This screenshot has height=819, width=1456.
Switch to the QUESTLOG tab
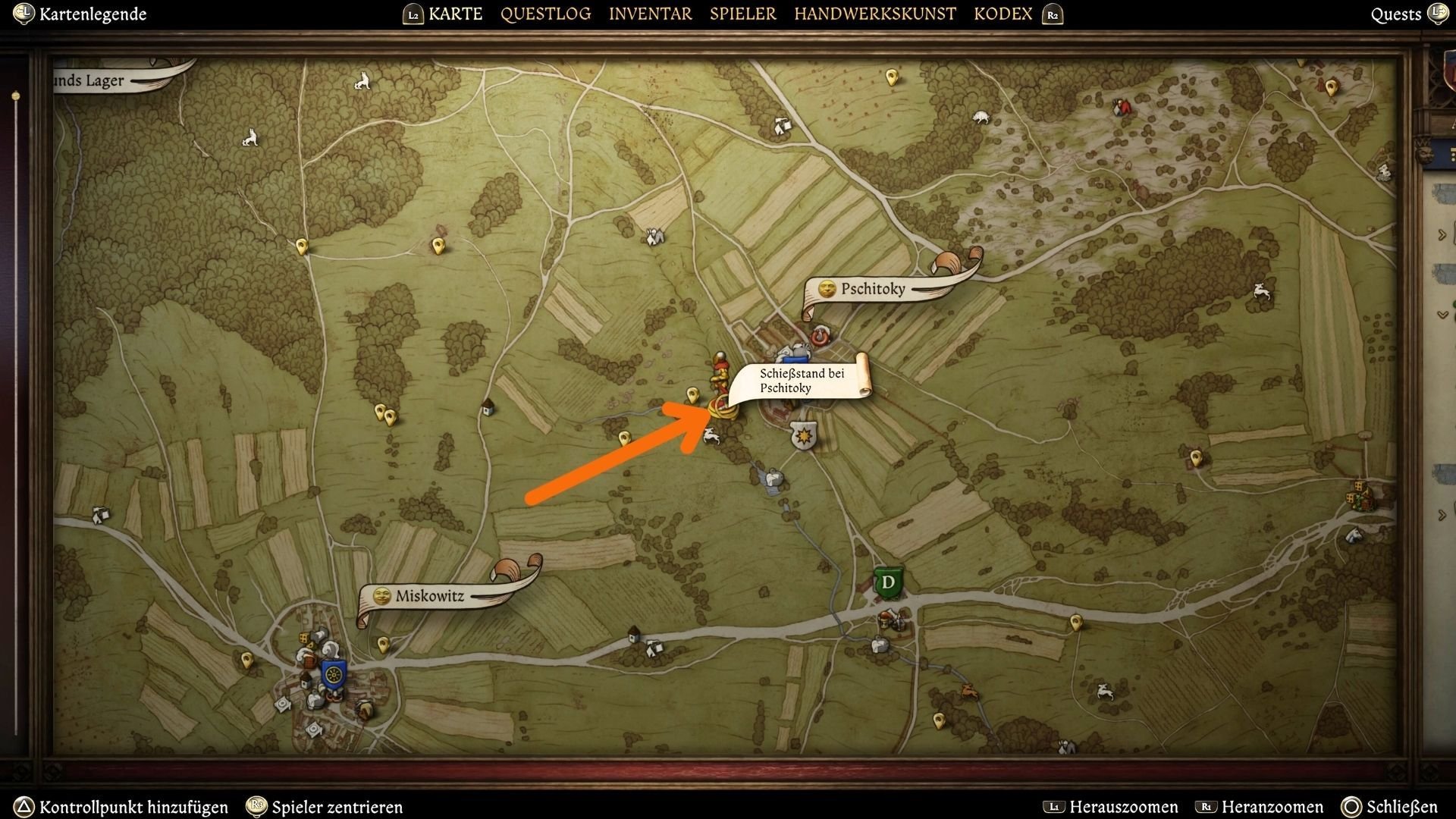[x=545, y=14]
